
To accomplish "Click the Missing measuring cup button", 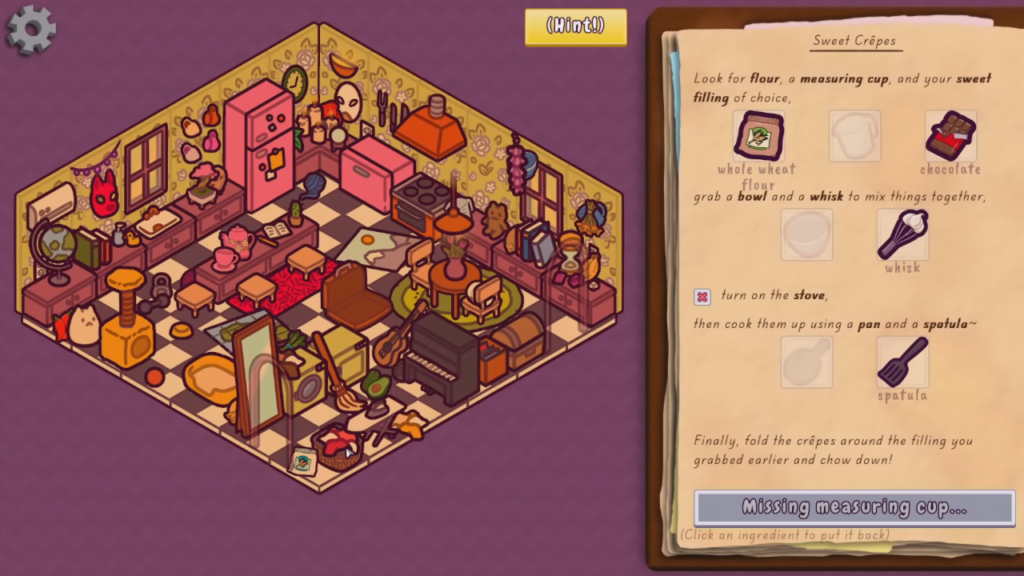I will tap(854, 507).
